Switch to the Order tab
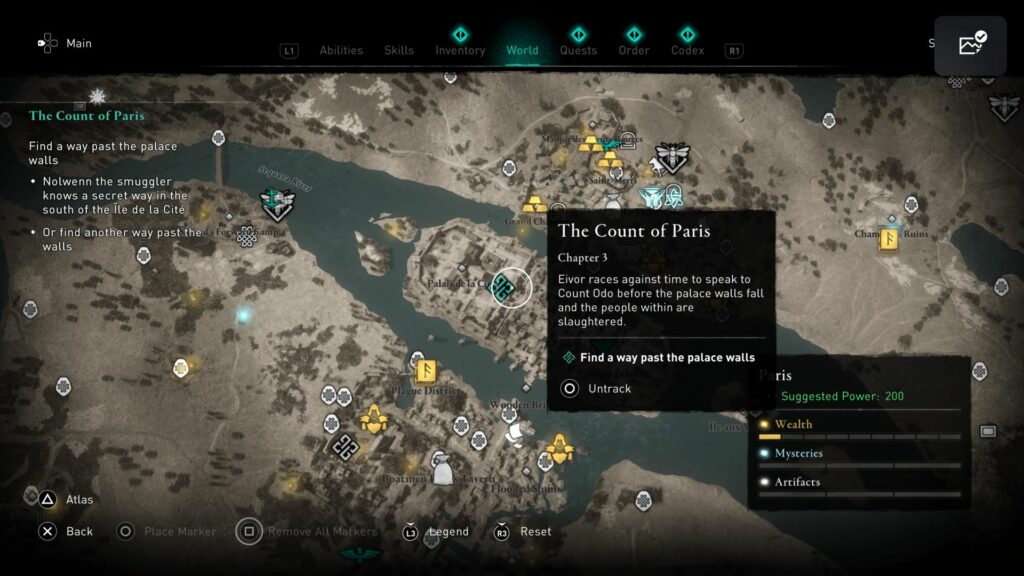This screenshot has height=576, width=1024. 634,50
